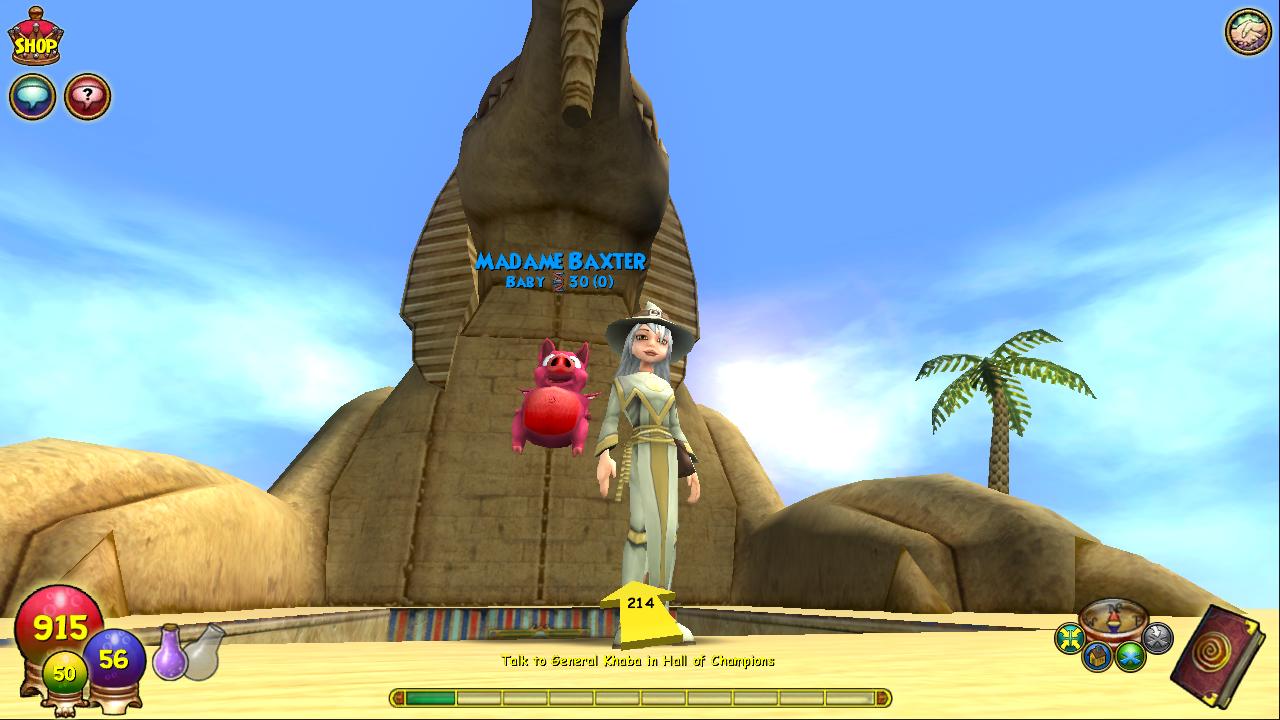The width and height of the screenshot is (1280, 720).
Task: Click the yellow quest arrow showing 214
Action: 640,612
